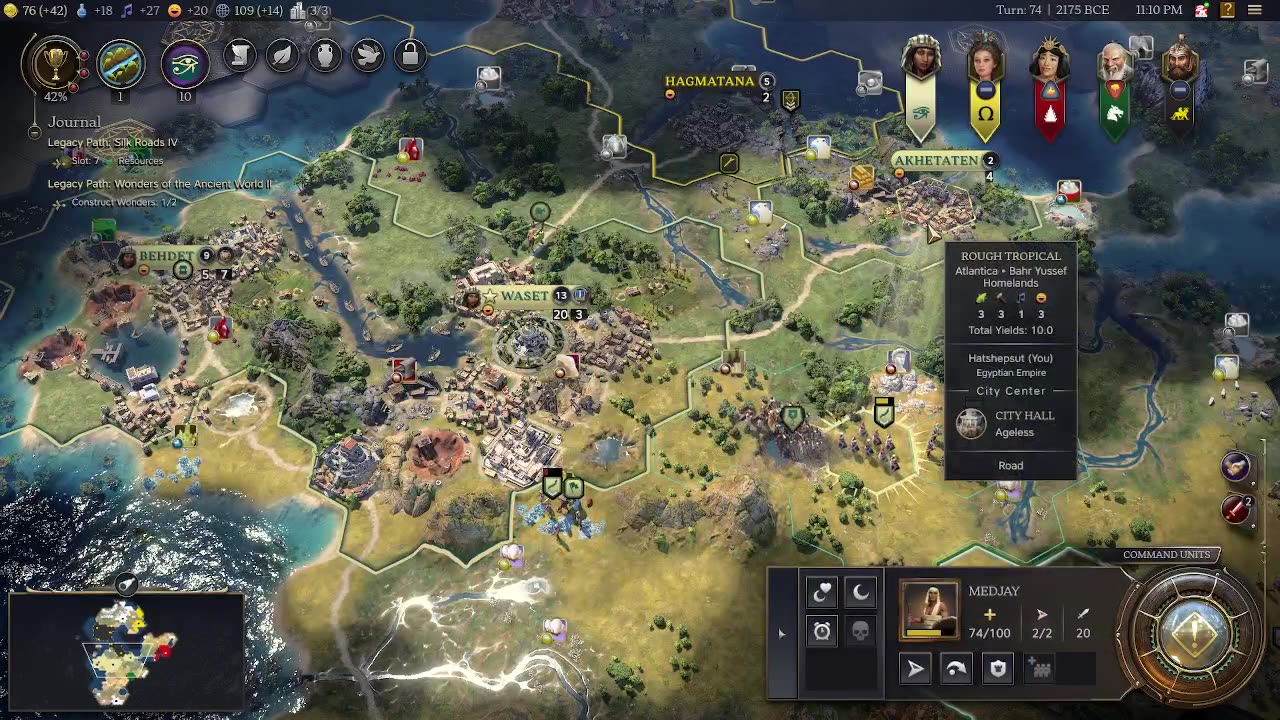Image resolution: width=1280 pixels, height=720 pixels.
Task: Select the Waset city banner
Action: click(x=525, y=296)
